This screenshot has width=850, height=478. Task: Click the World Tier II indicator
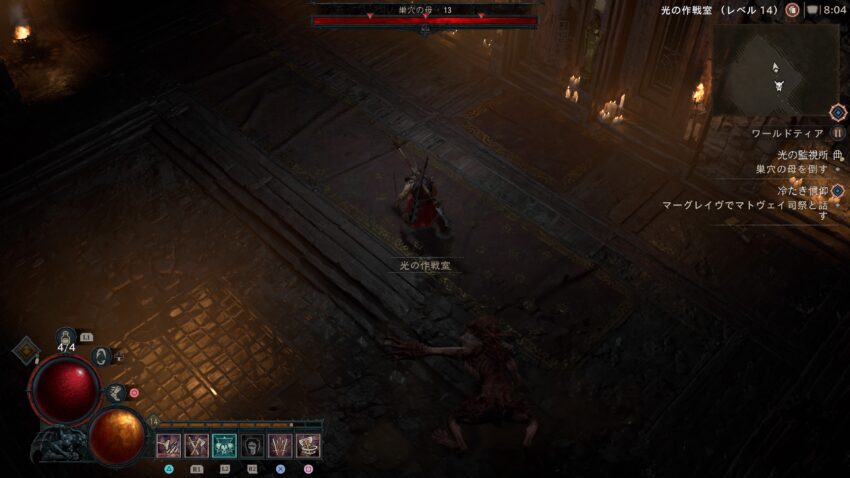(837, 133)
